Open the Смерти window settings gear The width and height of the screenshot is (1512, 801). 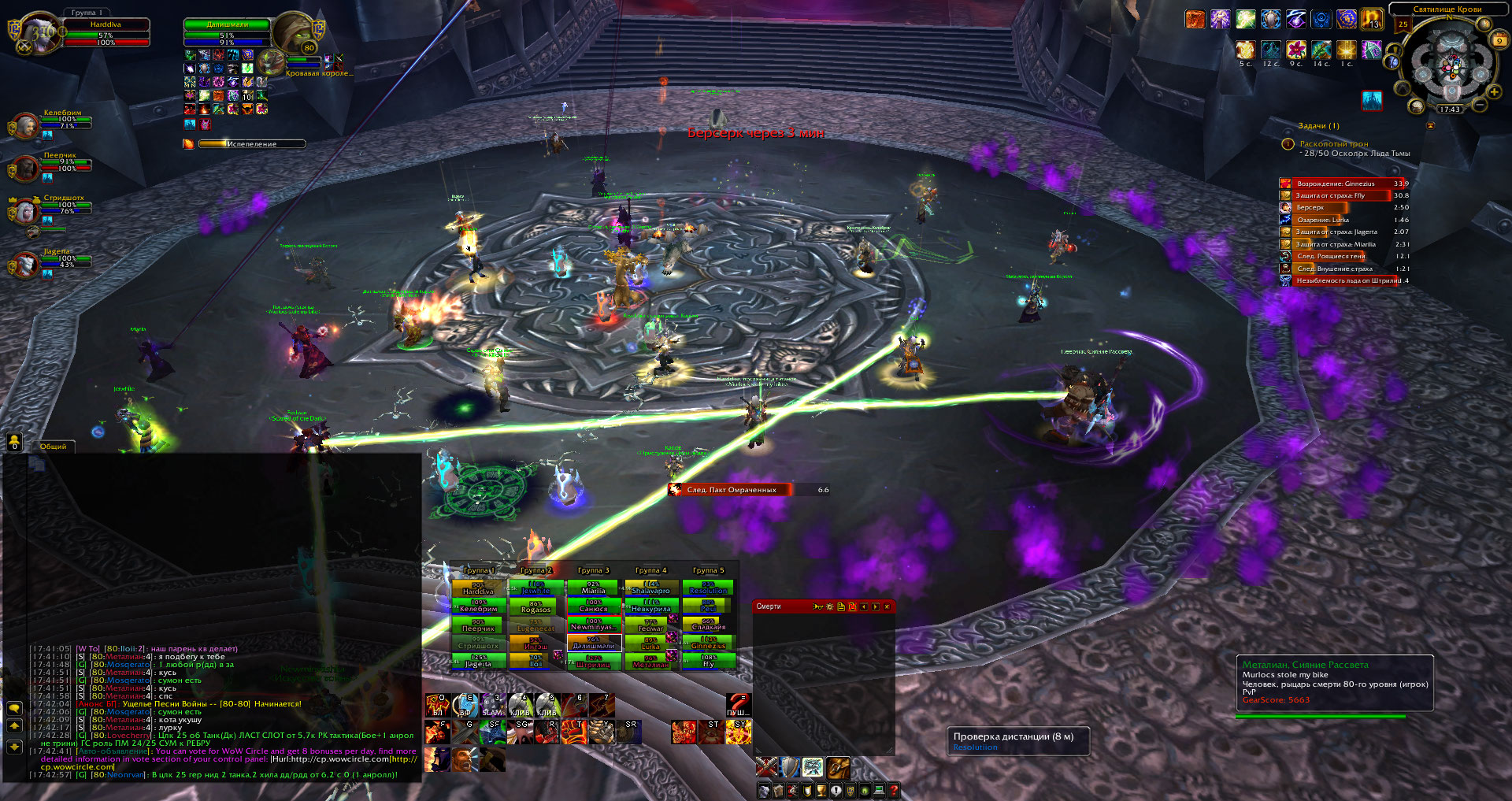pyautogui.click(x=829, y=606)
